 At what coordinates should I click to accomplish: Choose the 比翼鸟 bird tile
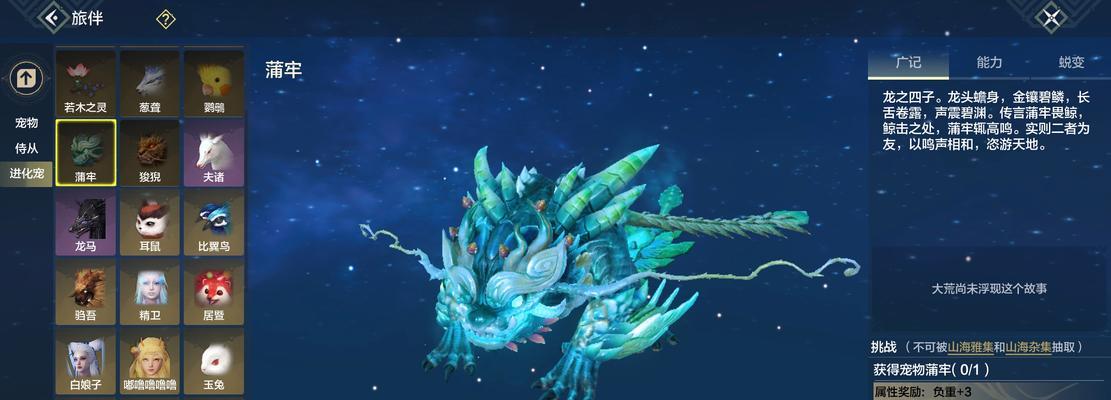213,222
